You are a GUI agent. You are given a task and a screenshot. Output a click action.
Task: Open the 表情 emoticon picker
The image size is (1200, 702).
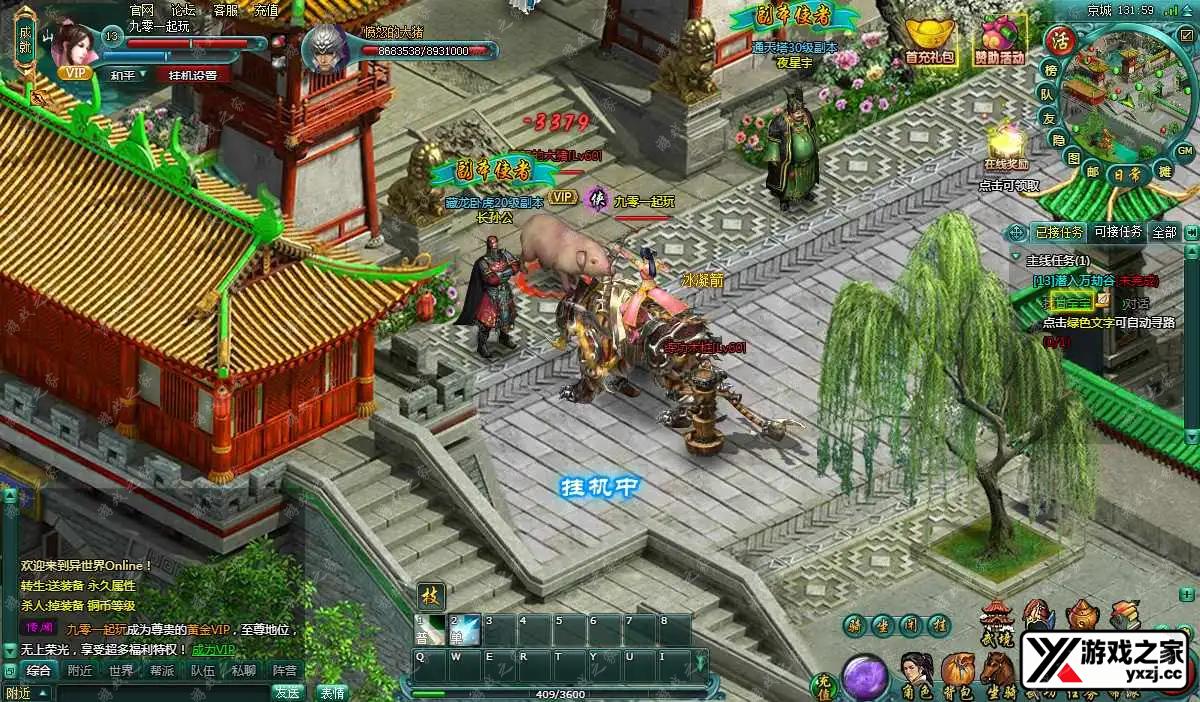(332, 691)
